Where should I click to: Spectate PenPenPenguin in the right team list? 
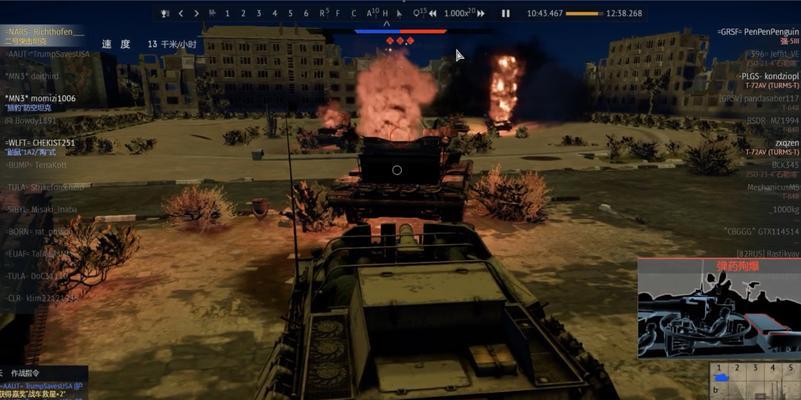coord(758,33)
